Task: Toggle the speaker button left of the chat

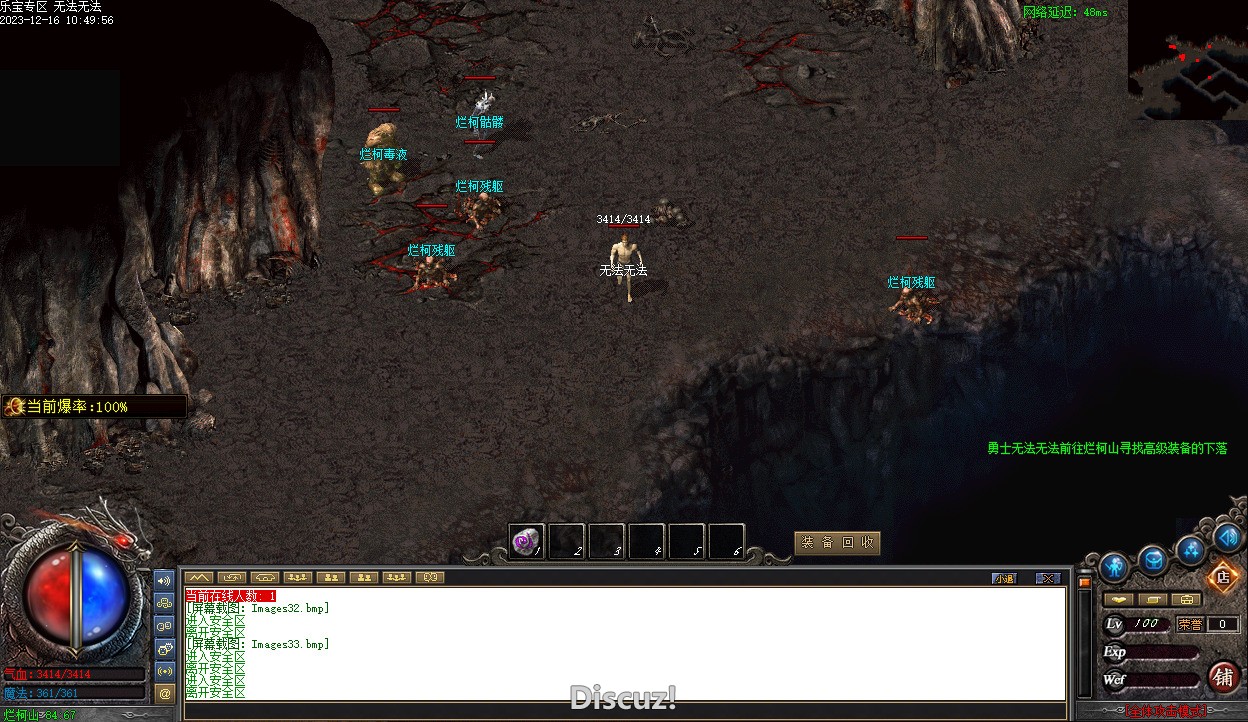Action: click(x=165, y=580)
